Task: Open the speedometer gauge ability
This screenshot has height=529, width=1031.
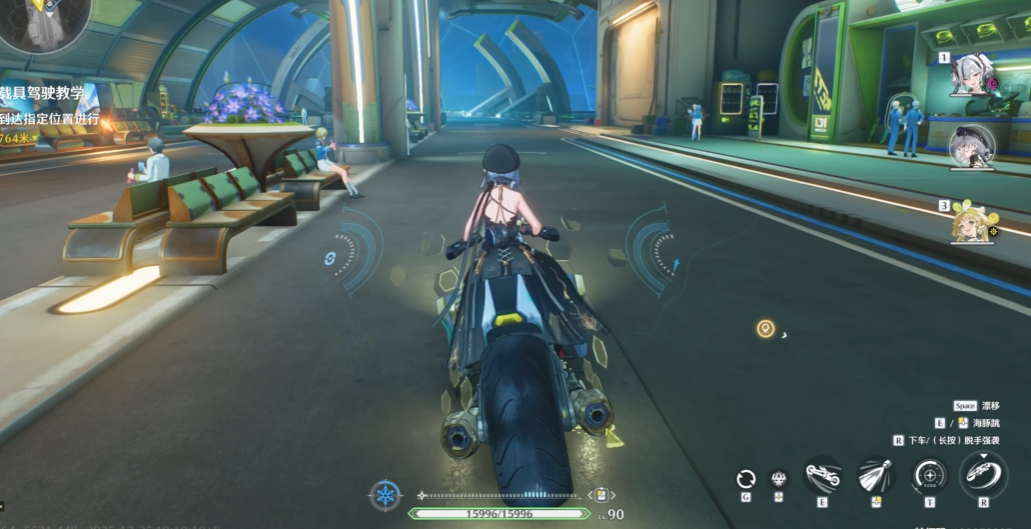Action: [x=930, y=475]
